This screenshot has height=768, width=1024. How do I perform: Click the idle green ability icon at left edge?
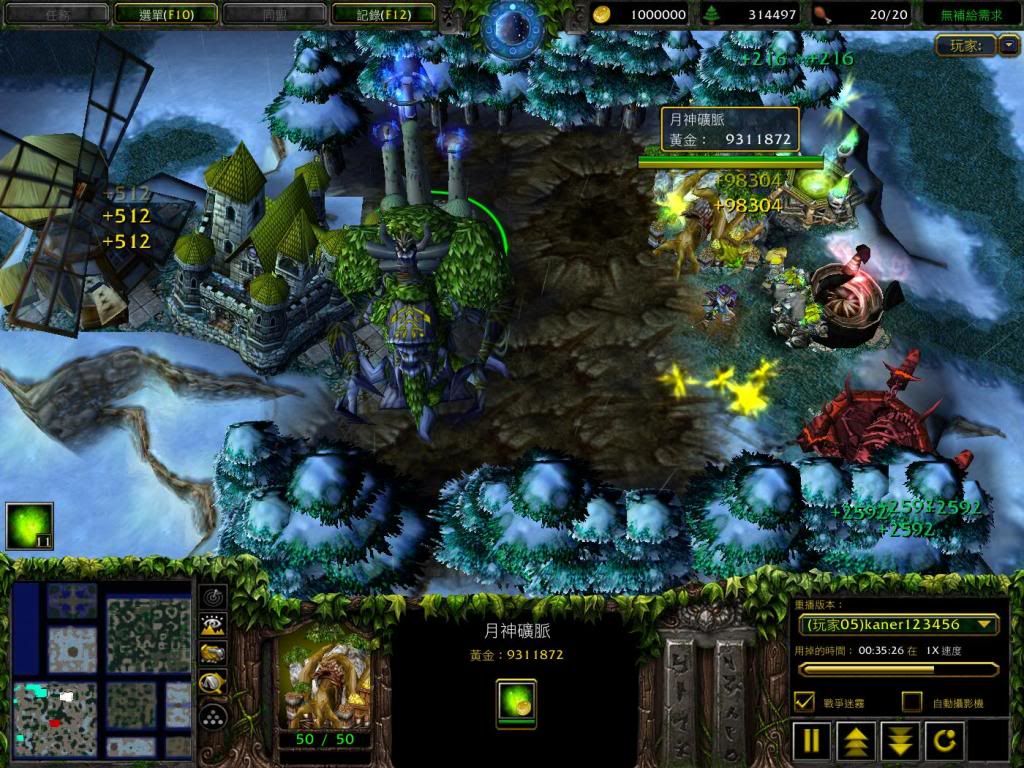coord(29,526)
